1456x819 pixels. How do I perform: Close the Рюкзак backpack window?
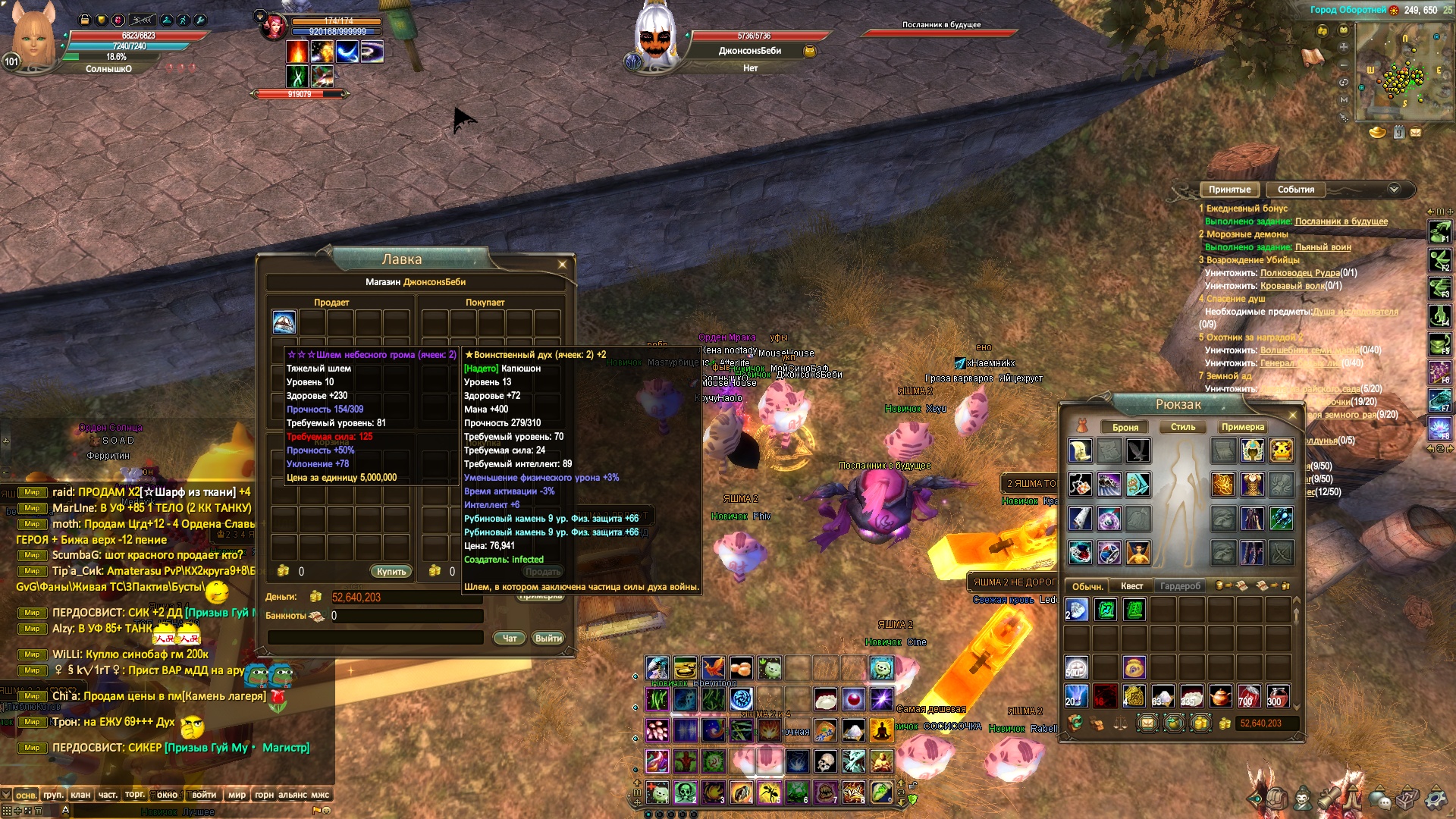1293,416
